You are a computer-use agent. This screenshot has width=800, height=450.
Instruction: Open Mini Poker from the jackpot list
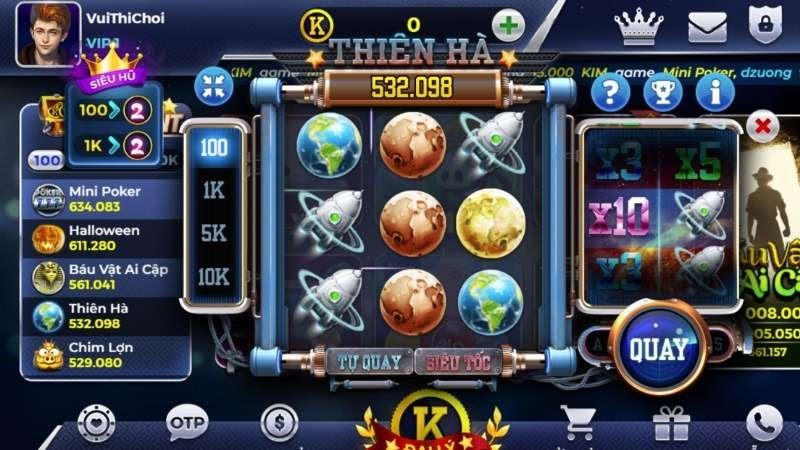[x=100, y=198]
